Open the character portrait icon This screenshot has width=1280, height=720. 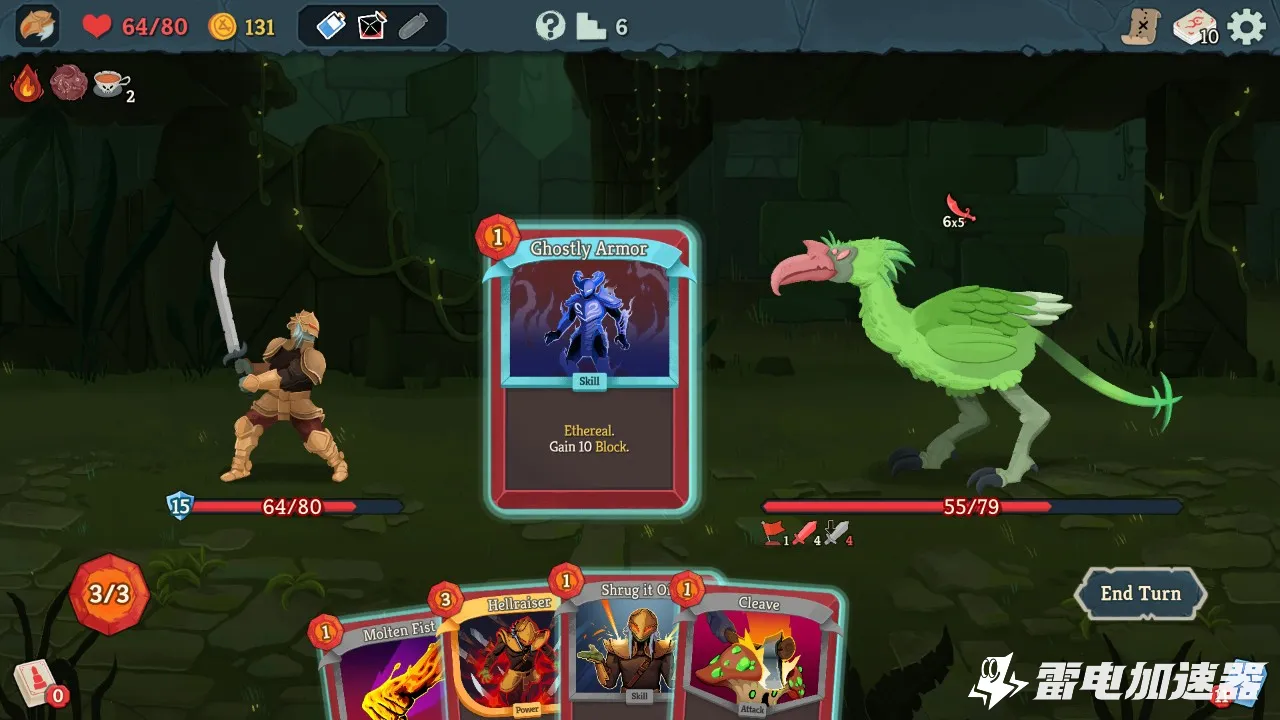tap(37, 26)
